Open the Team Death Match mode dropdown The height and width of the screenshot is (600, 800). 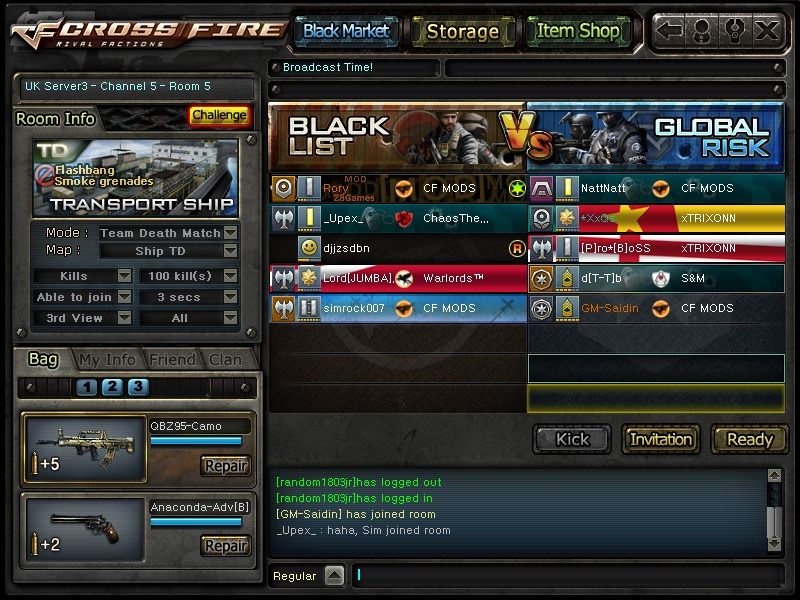231,233
